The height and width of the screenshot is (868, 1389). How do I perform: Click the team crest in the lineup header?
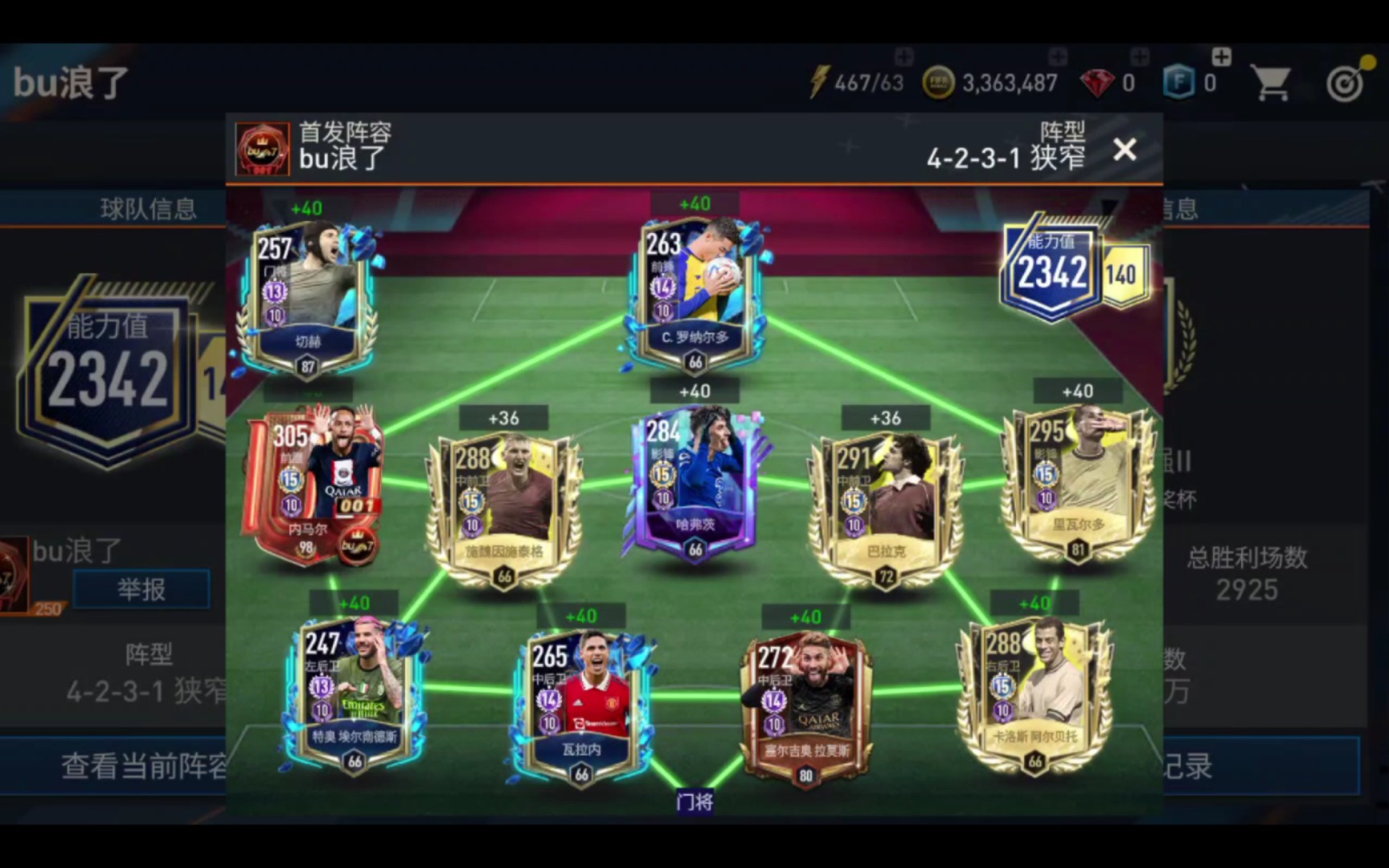tap(262, 148)
